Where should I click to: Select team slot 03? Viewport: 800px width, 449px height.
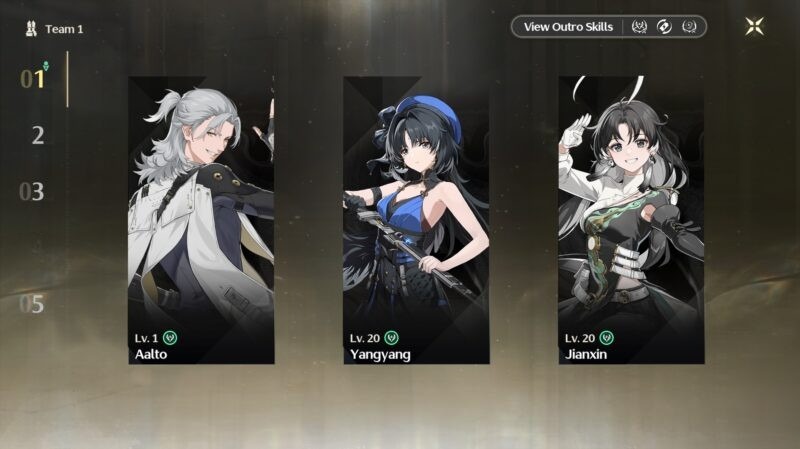pos(33,192)
